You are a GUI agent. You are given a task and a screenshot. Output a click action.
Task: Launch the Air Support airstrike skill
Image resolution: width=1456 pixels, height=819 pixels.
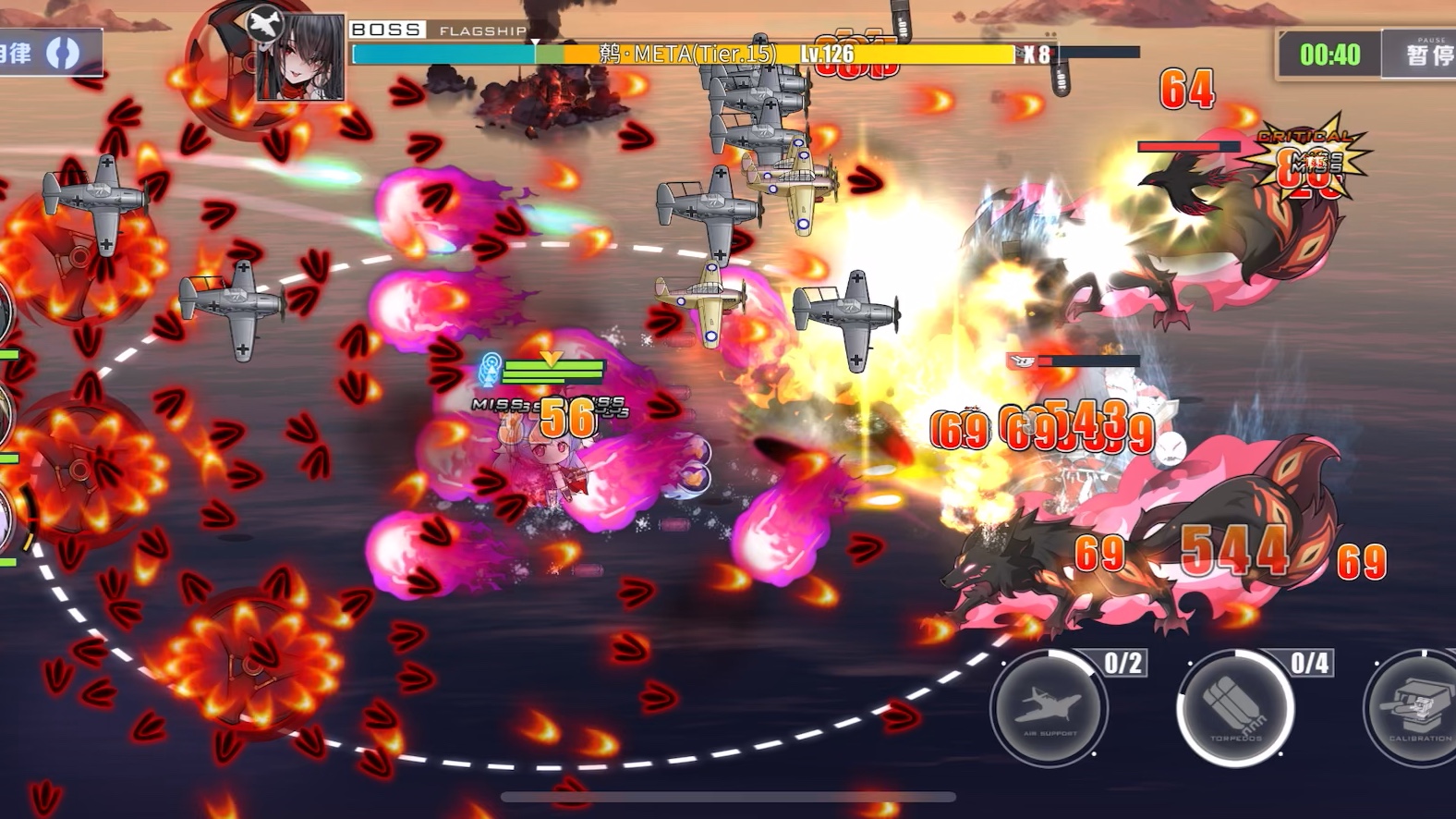click(x=1049, y=708)
